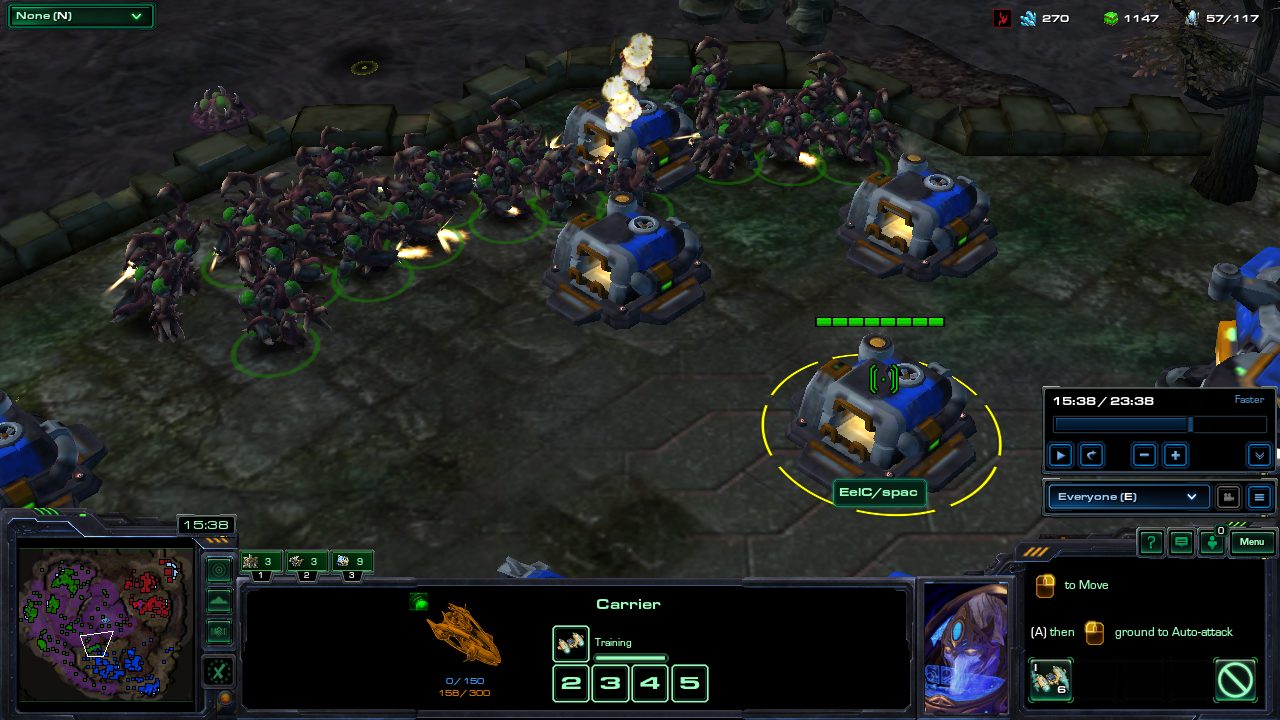
Task: Open the help question mark button
Action: (x=1151, y=543)
